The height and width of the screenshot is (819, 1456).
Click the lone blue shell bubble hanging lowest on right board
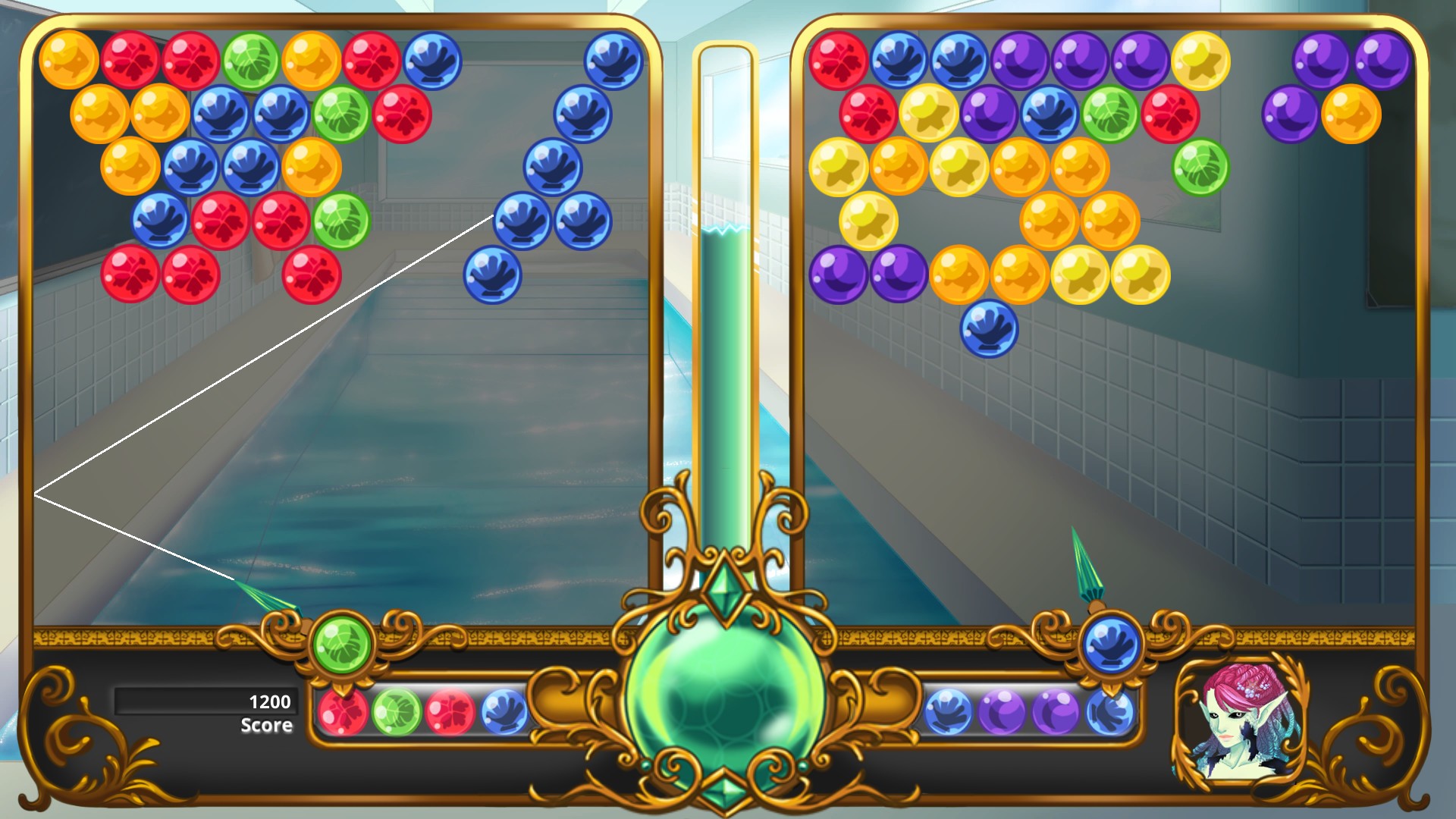coord(990,330)
